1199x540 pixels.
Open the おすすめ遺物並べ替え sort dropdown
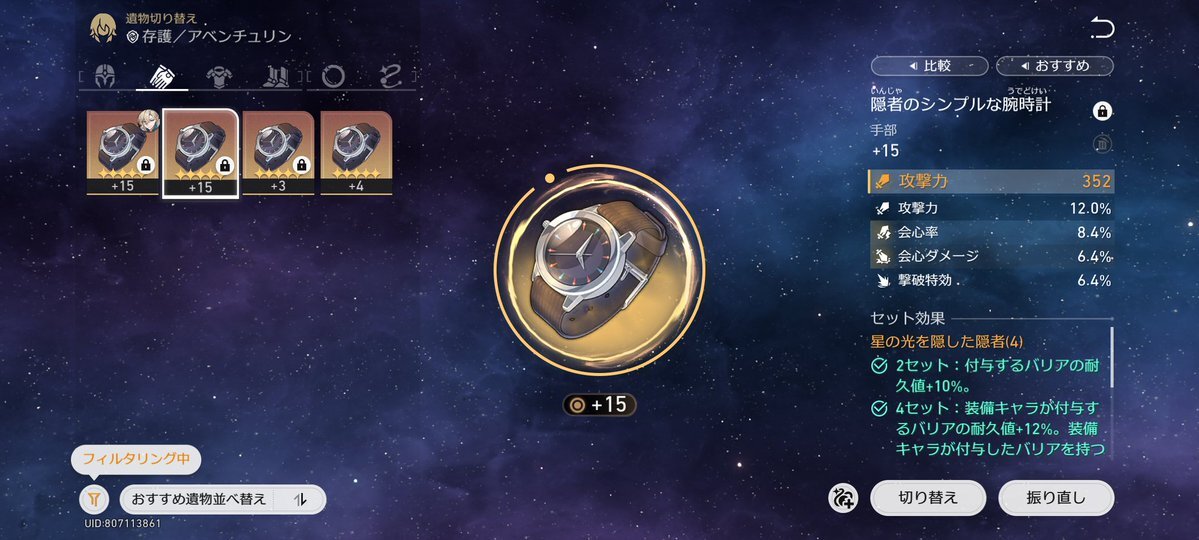click(x=198, y=499)
